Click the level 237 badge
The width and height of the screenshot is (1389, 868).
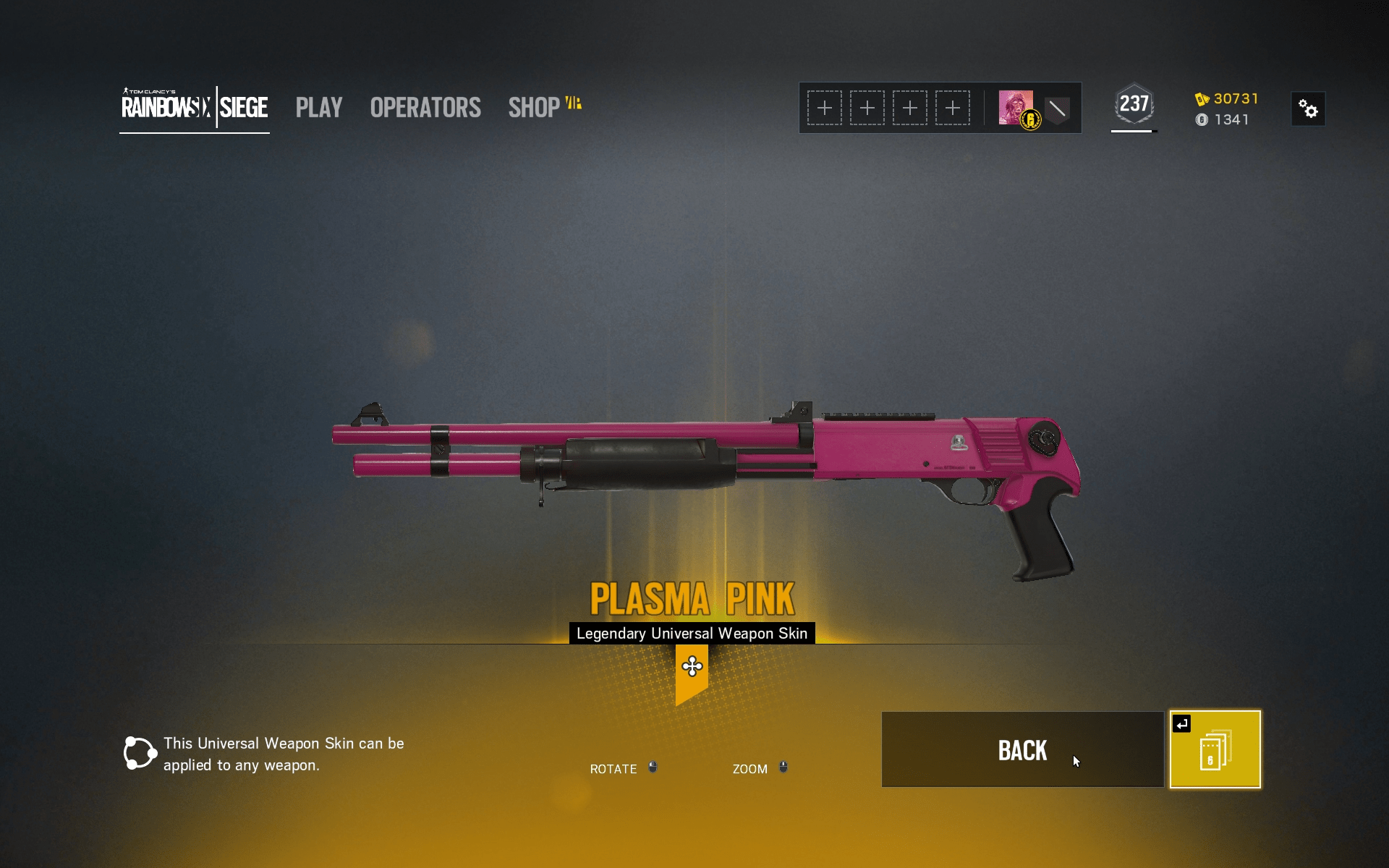1133,104
